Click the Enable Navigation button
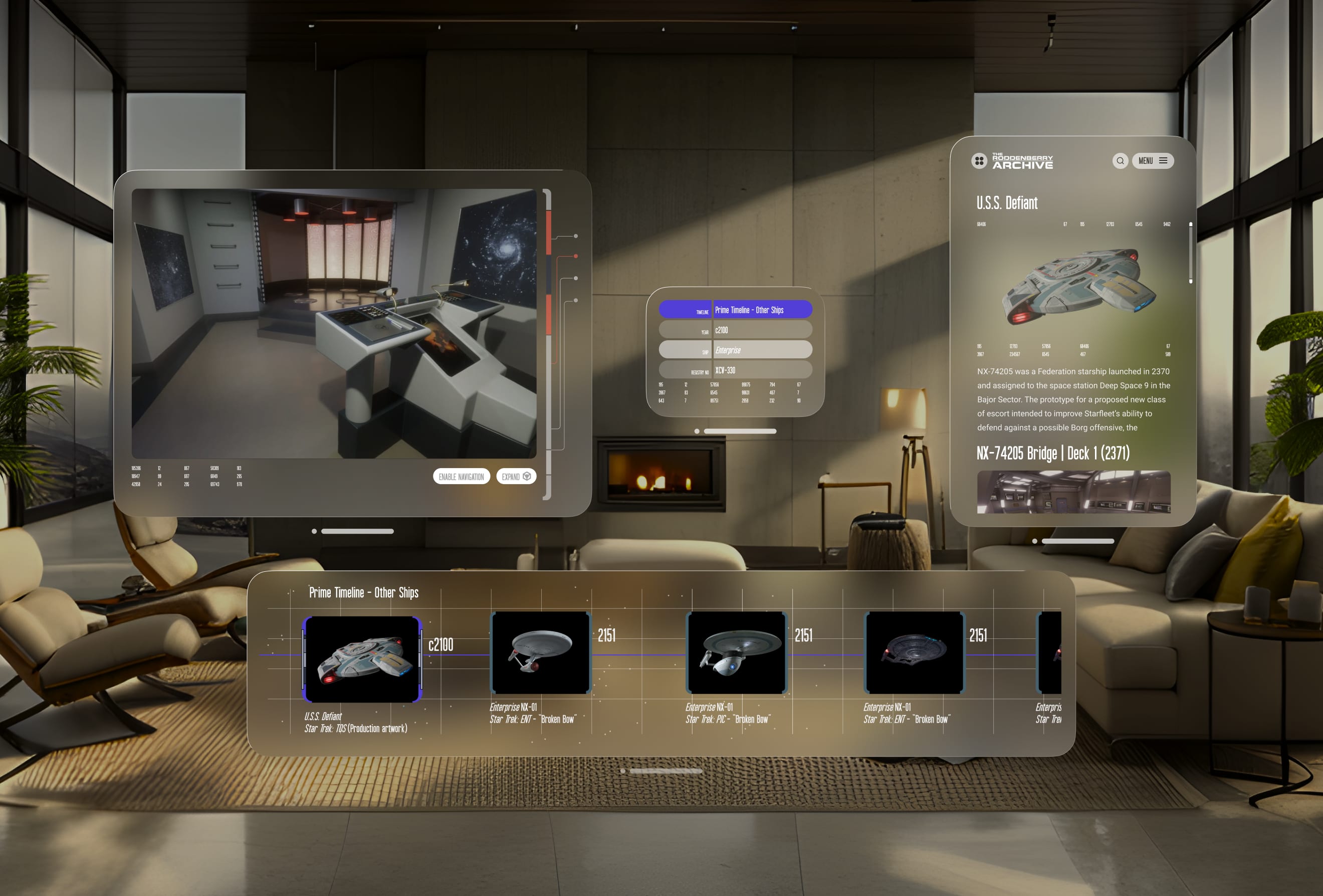Viewport: 1323px width, 896px height. (x=461, y=477)
